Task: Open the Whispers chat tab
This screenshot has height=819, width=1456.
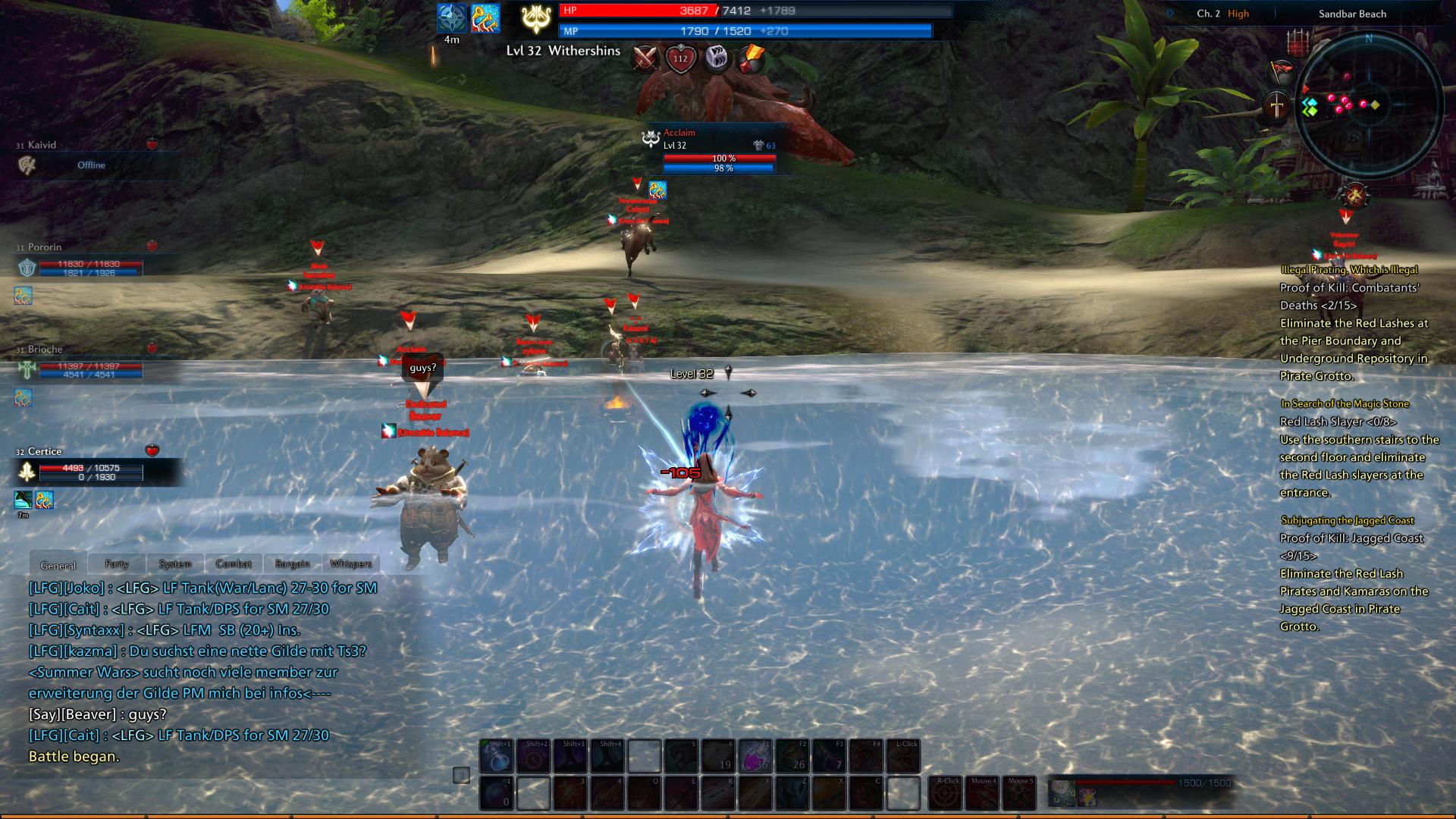Action: pyautogui.click(x=351, y=563)
